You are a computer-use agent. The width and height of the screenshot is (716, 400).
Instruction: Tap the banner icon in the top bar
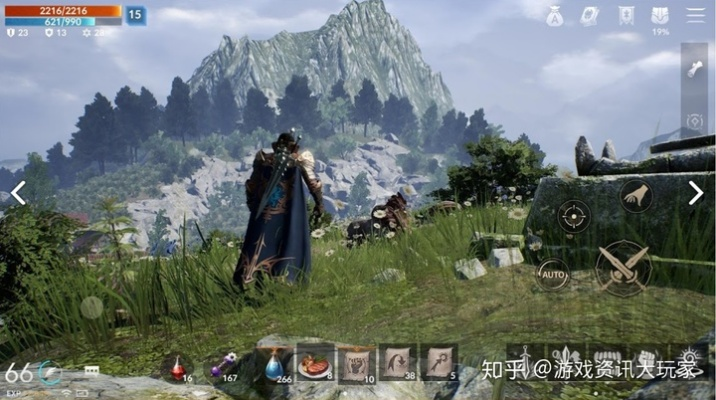(626, 15)
